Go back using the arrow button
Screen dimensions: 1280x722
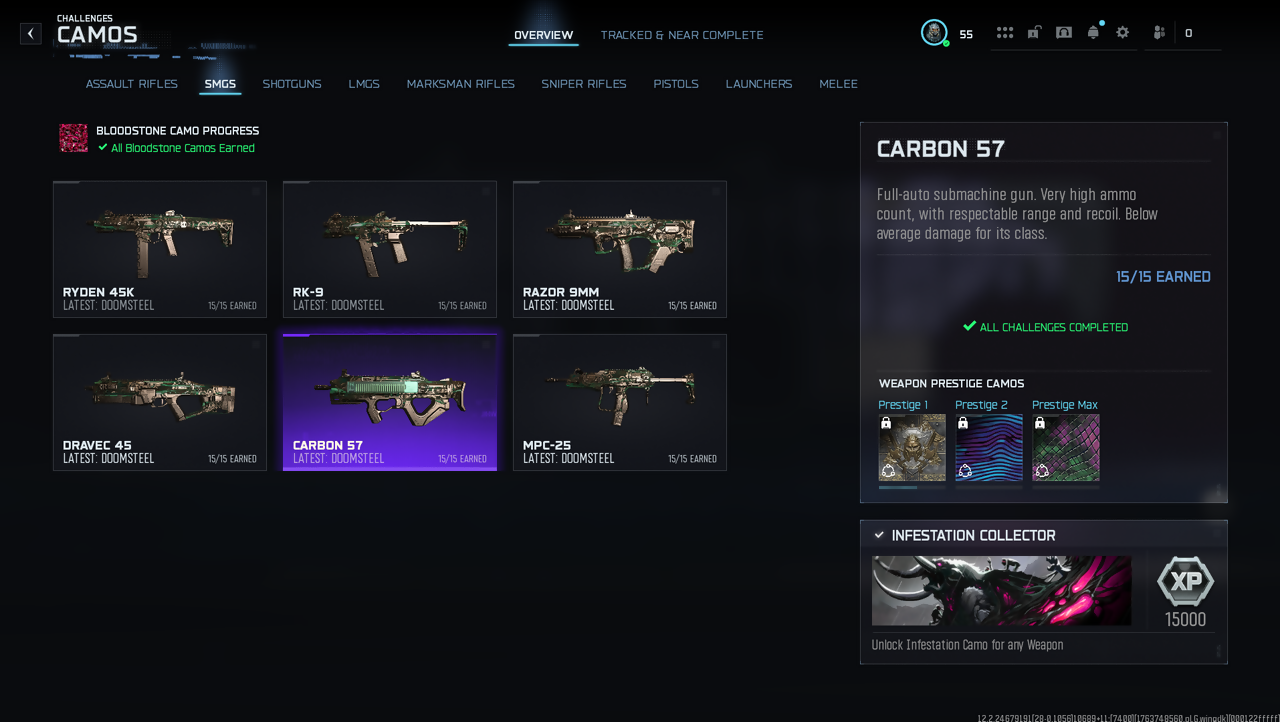31,34
